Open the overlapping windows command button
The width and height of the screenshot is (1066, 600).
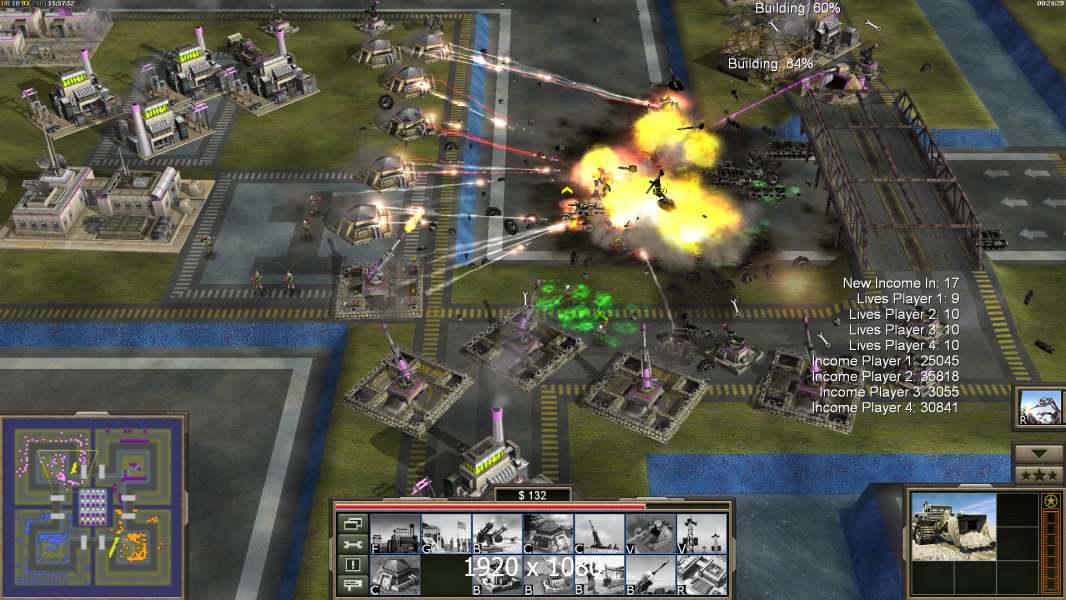point(351,523)
